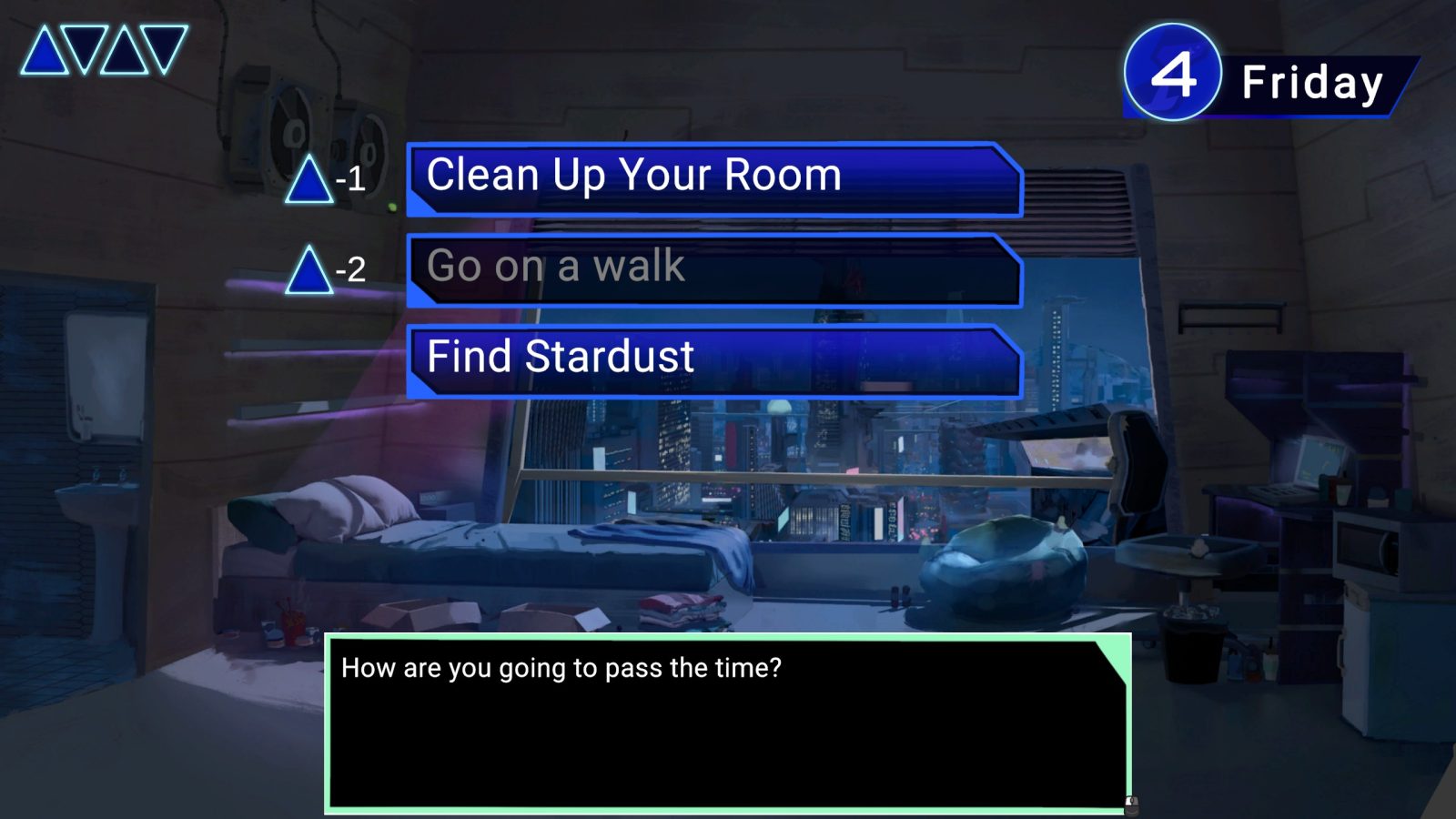
Task: Choose the Clean Up Your Room option
Action: (715, 178)
